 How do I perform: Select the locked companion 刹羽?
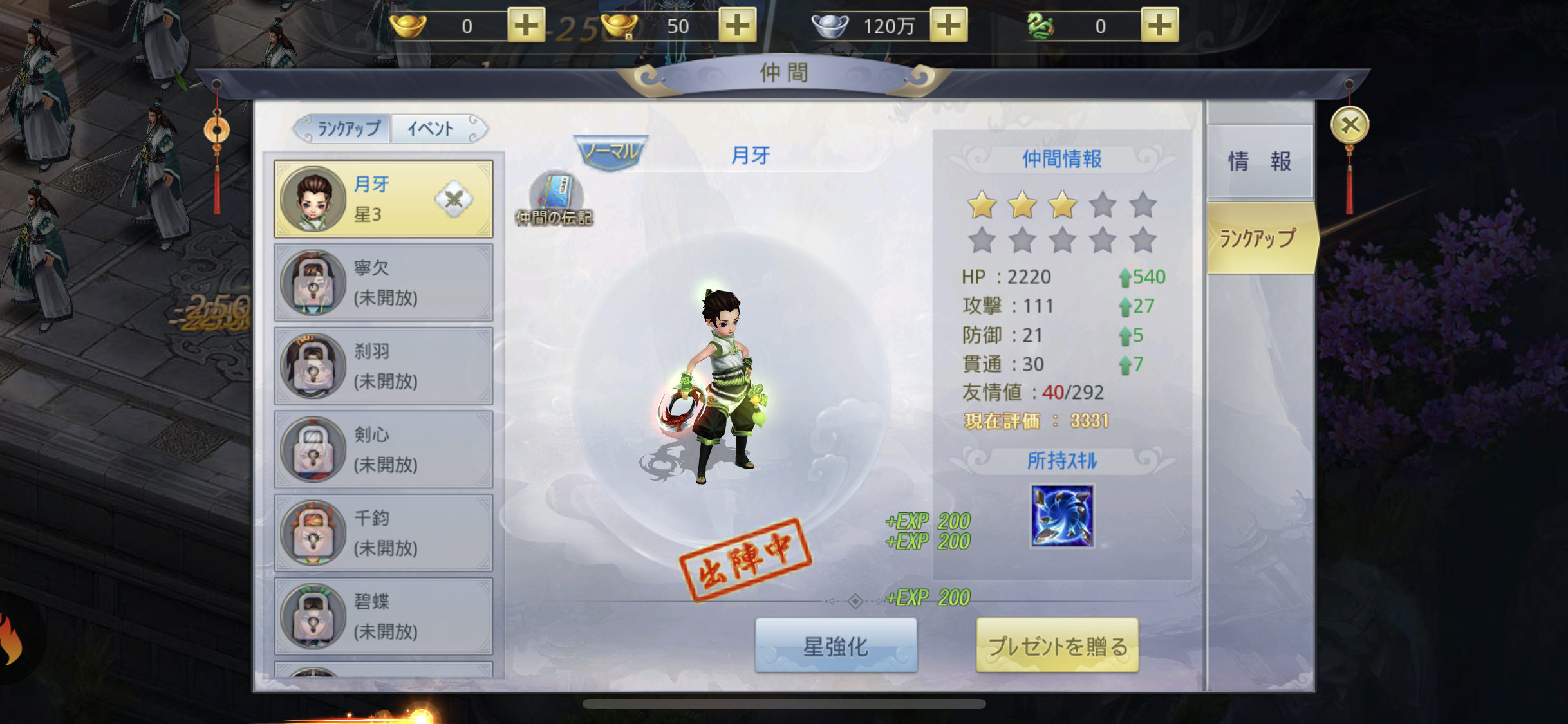pyautogui.click(x=384, y=366)
